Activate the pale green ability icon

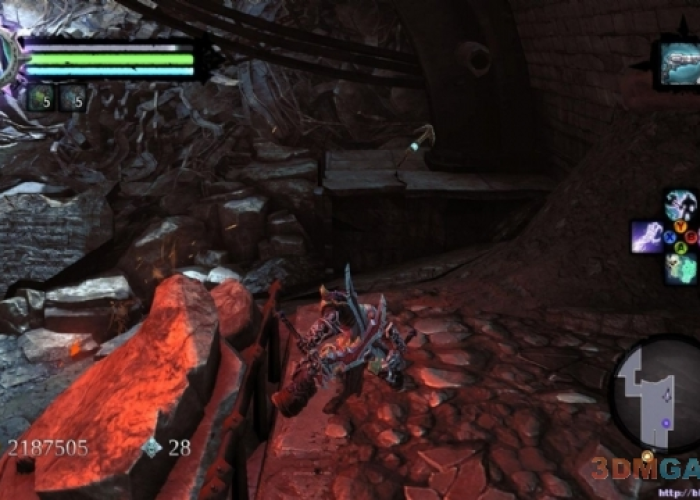pos(681,268)
